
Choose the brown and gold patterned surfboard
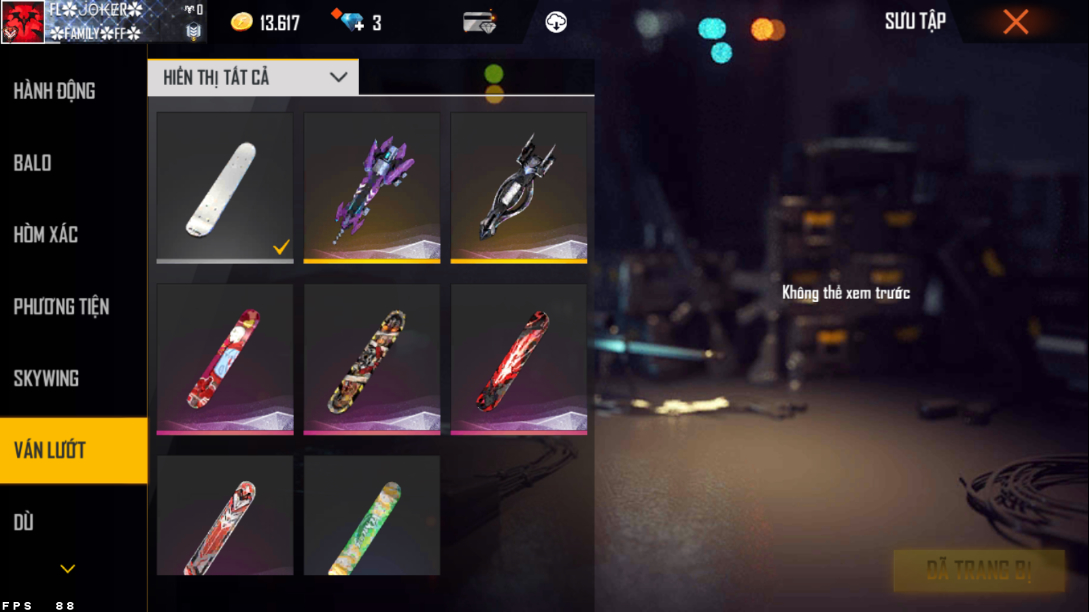(x=372, y=359)
